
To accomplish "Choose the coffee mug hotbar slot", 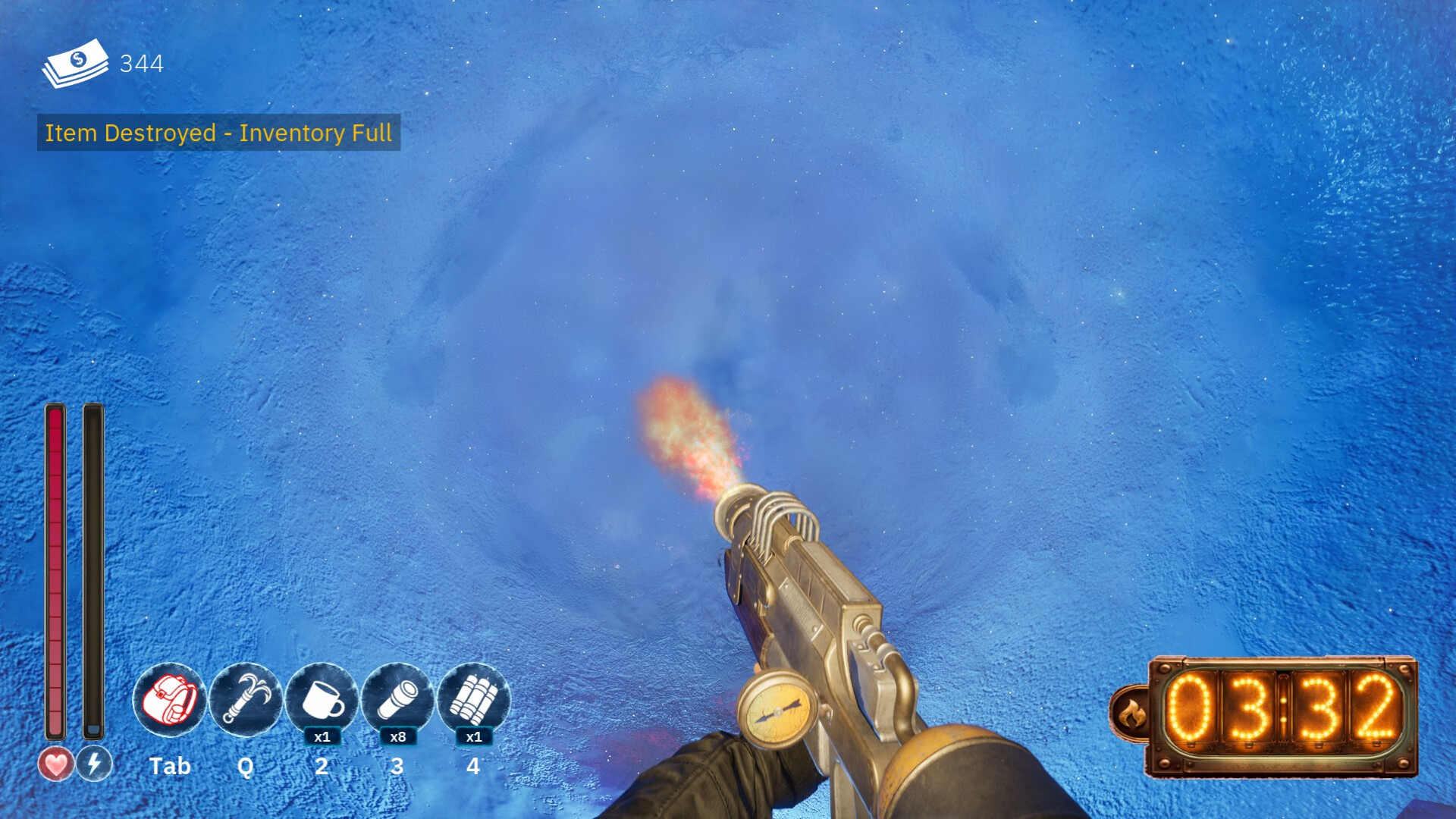I will click(322, 699).
